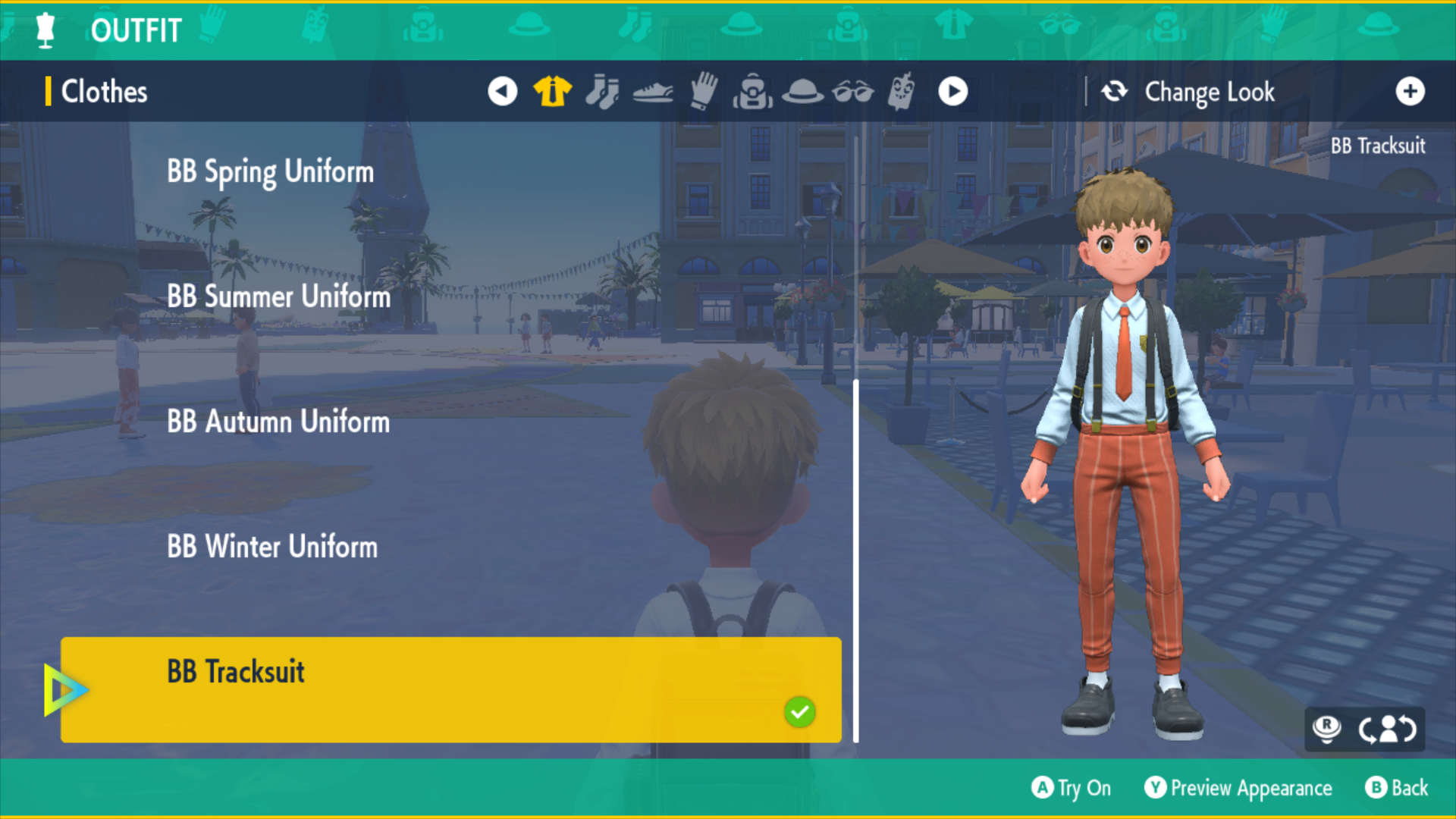Open the backpack category tab

(x=752, y=92)
